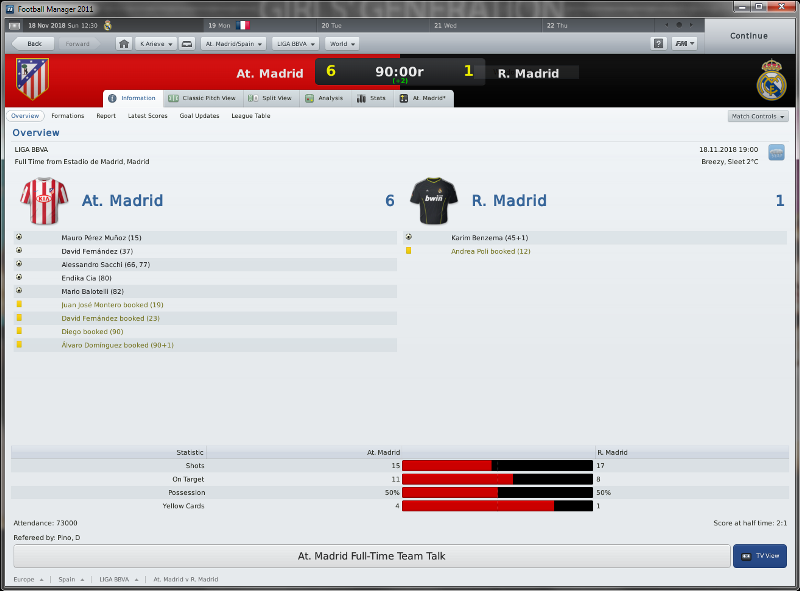
Task: Expand the Match Controls dropdown
Action: [x=758, y=116]
